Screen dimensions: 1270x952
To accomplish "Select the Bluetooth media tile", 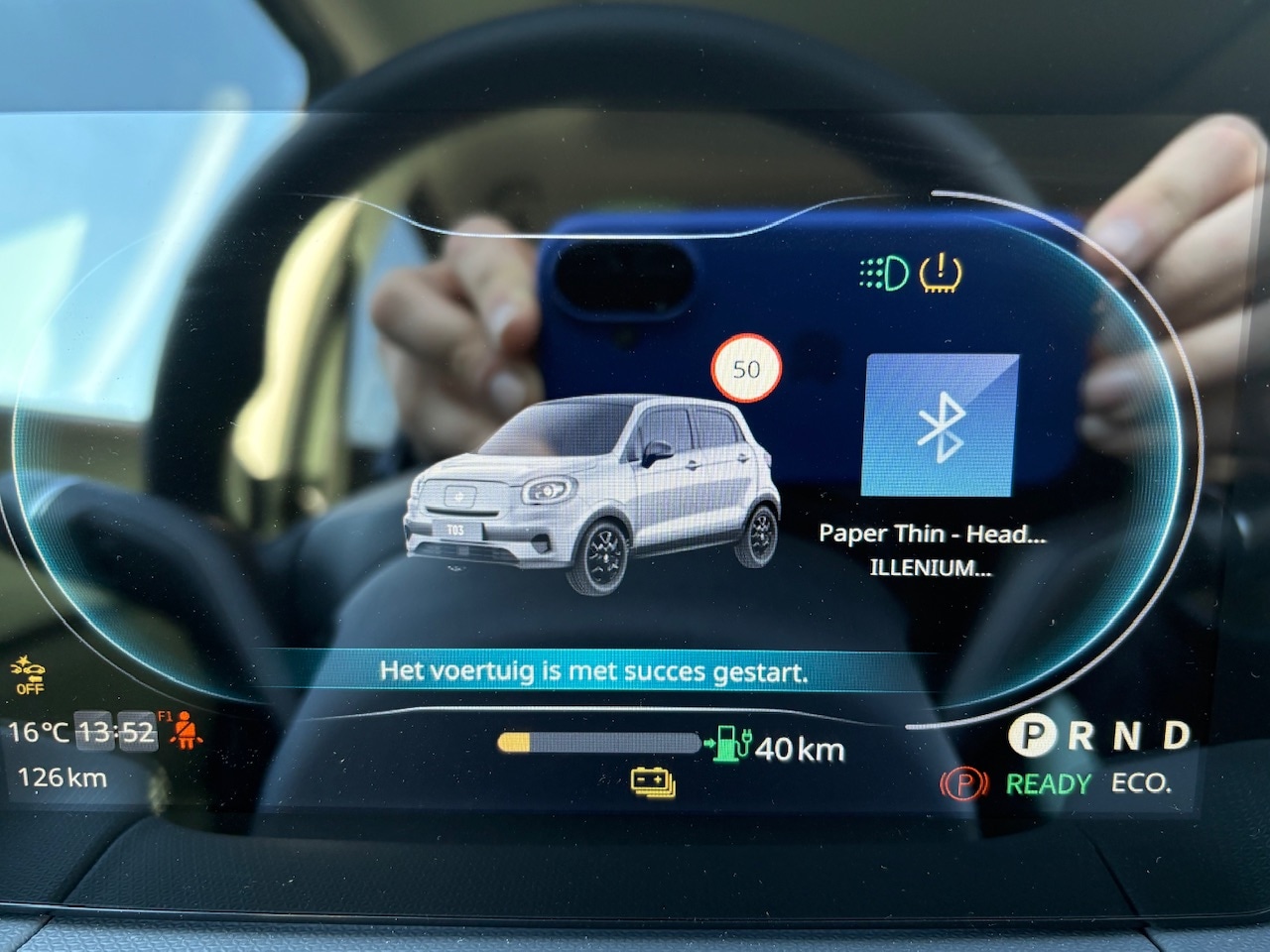I will 940,424.
